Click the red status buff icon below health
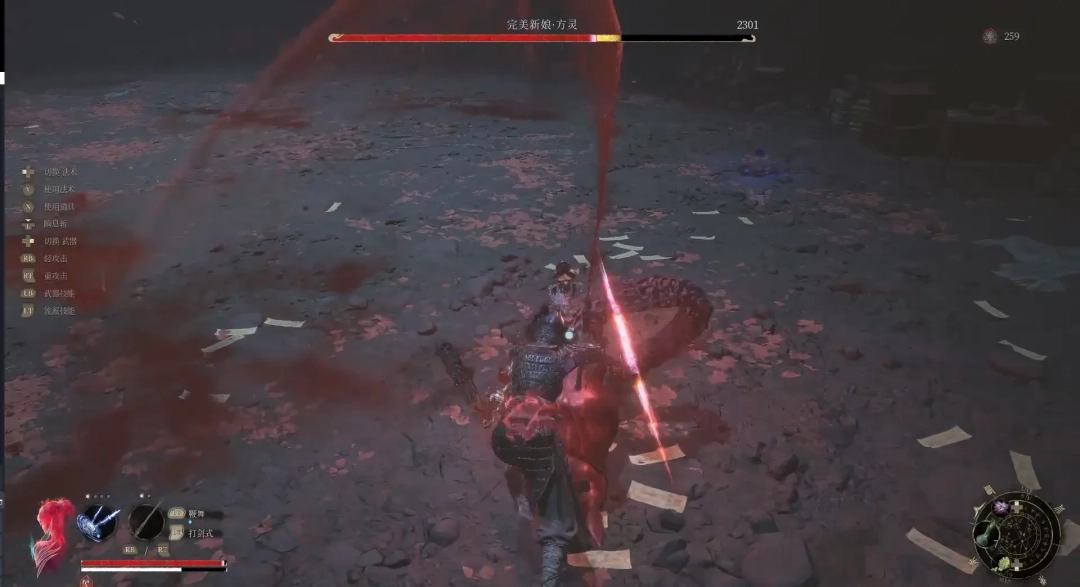The width and height of the screenshot is (1080, 587). pyautogui.click(x=86, y=580)
